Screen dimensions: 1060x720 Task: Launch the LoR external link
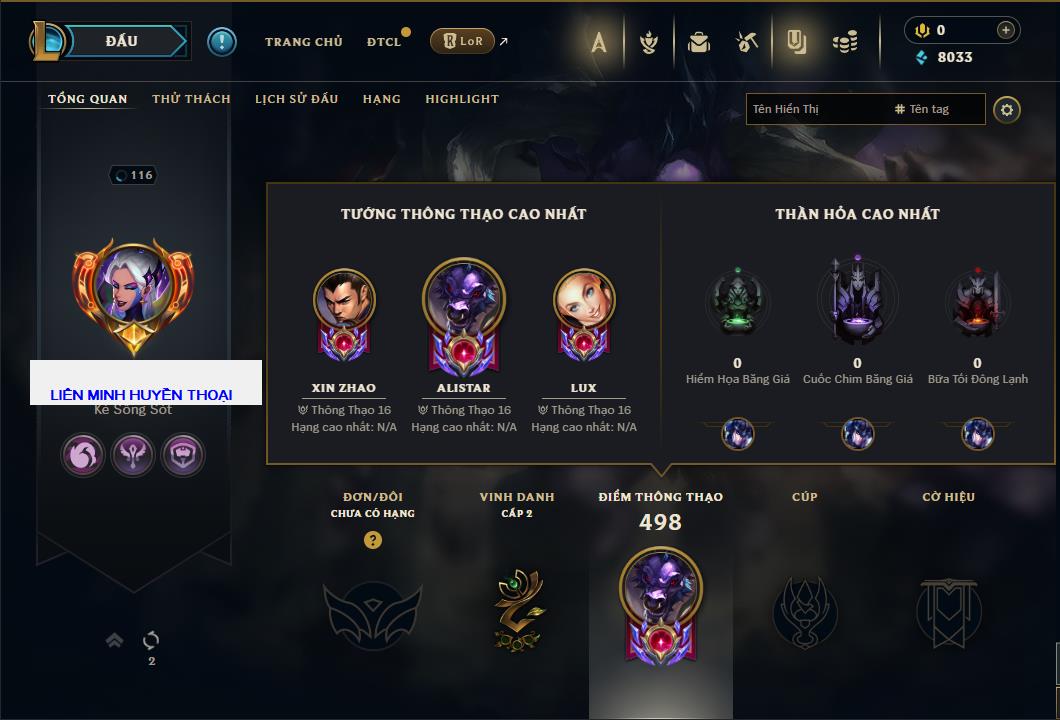[463, 41]
